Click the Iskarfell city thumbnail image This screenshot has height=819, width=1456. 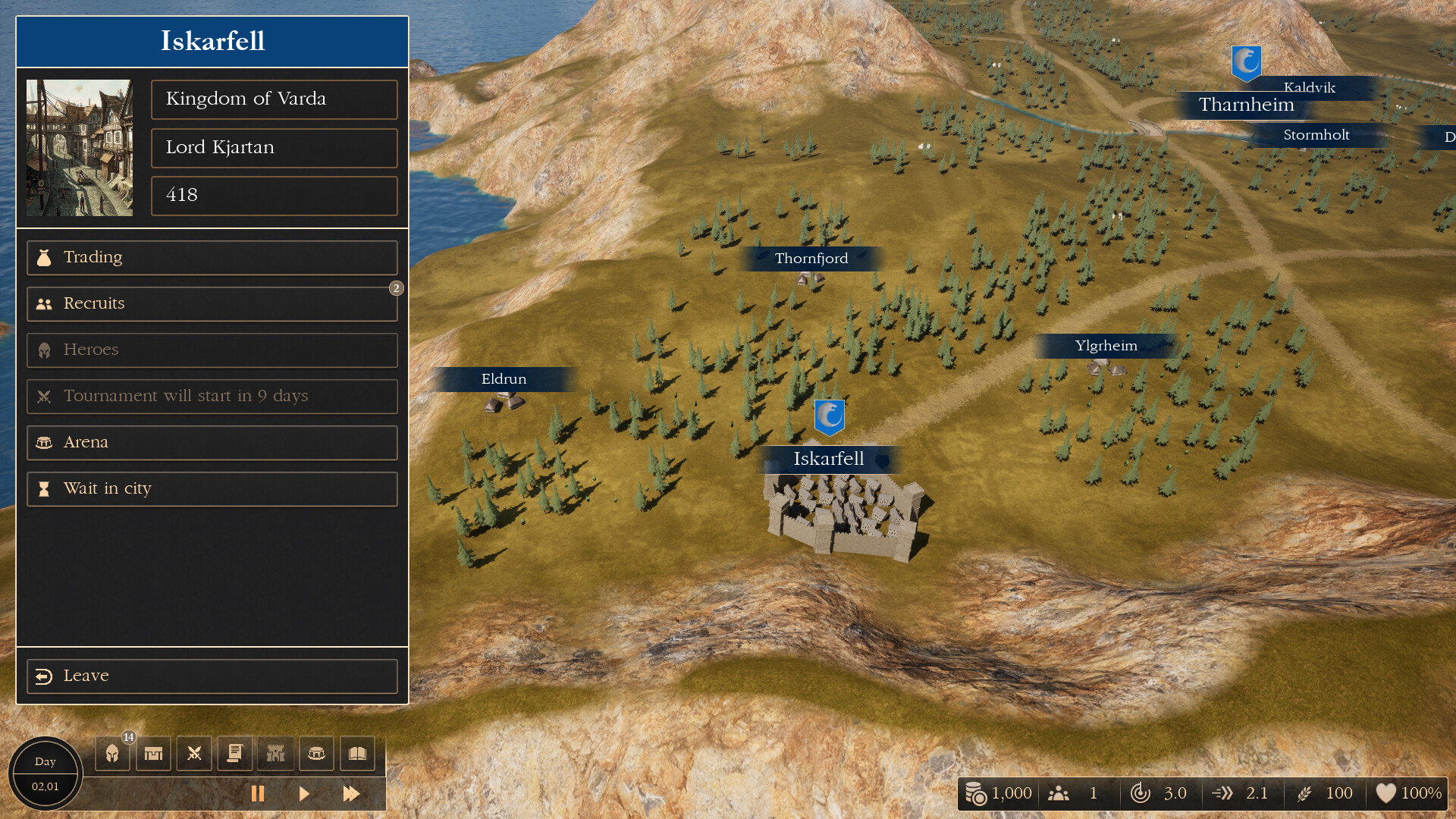coord(79,148)
